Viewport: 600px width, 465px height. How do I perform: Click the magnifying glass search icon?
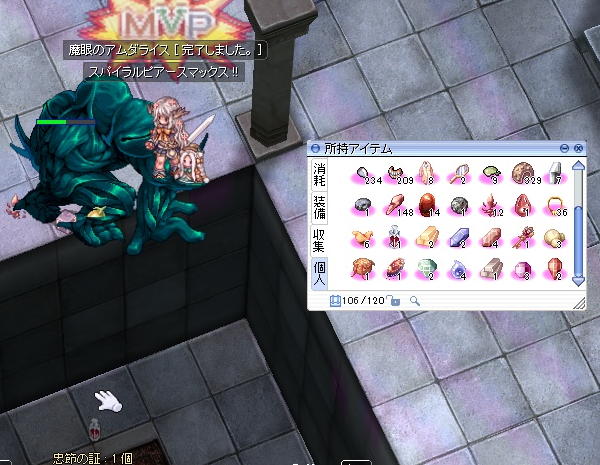click(414, 299)
